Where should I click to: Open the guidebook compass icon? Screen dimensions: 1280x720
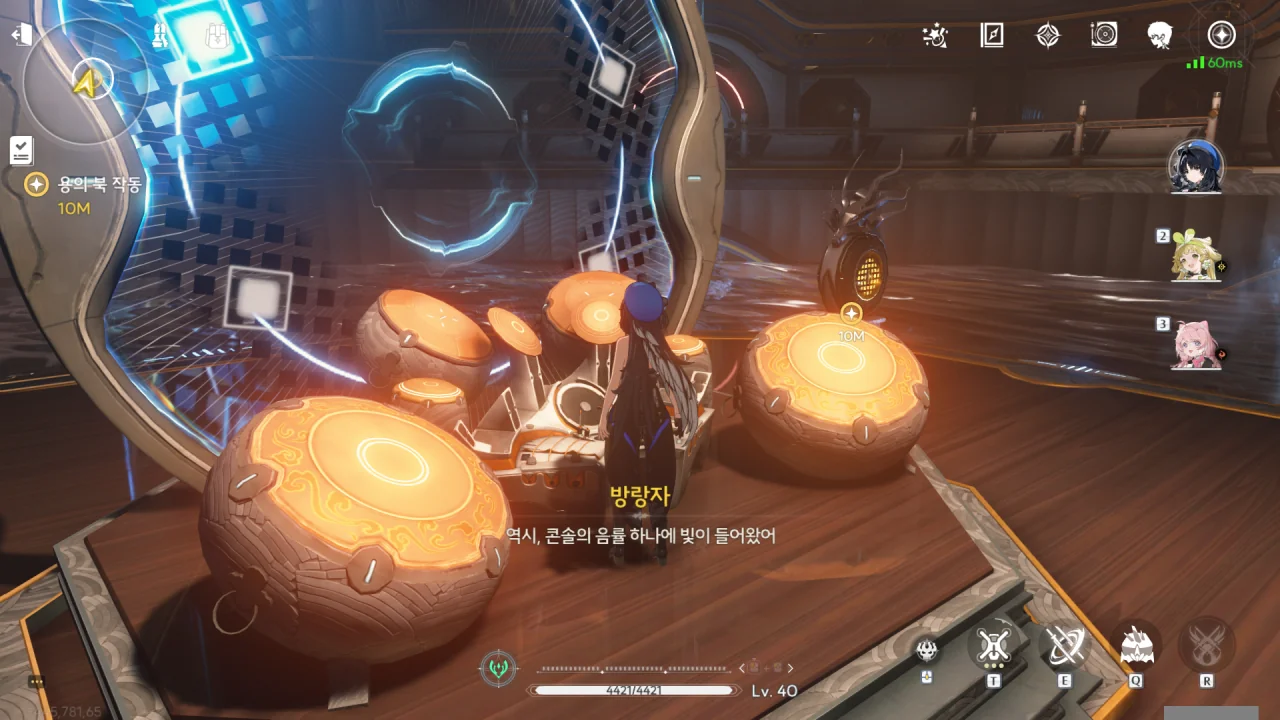pyautogui.click(x=991, y=36)
